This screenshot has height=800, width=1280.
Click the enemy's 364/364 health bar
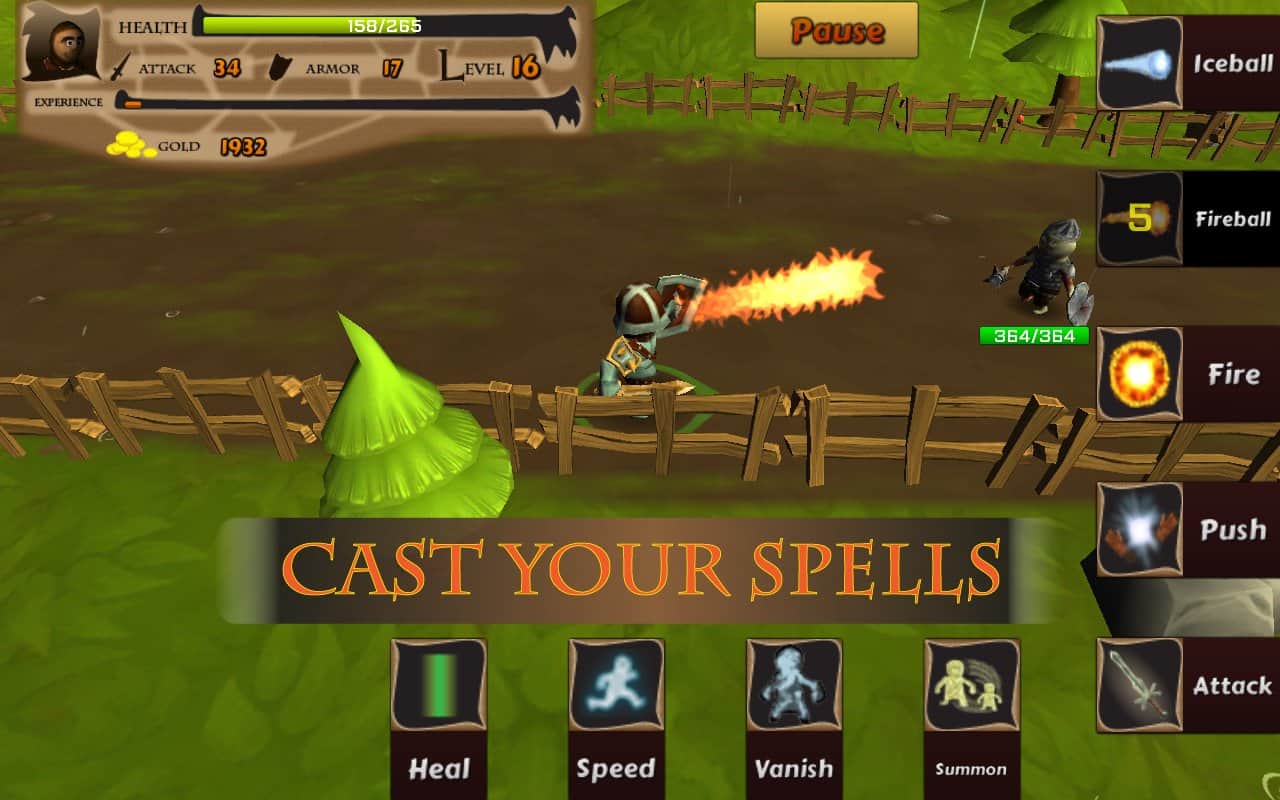point(1035,336)
